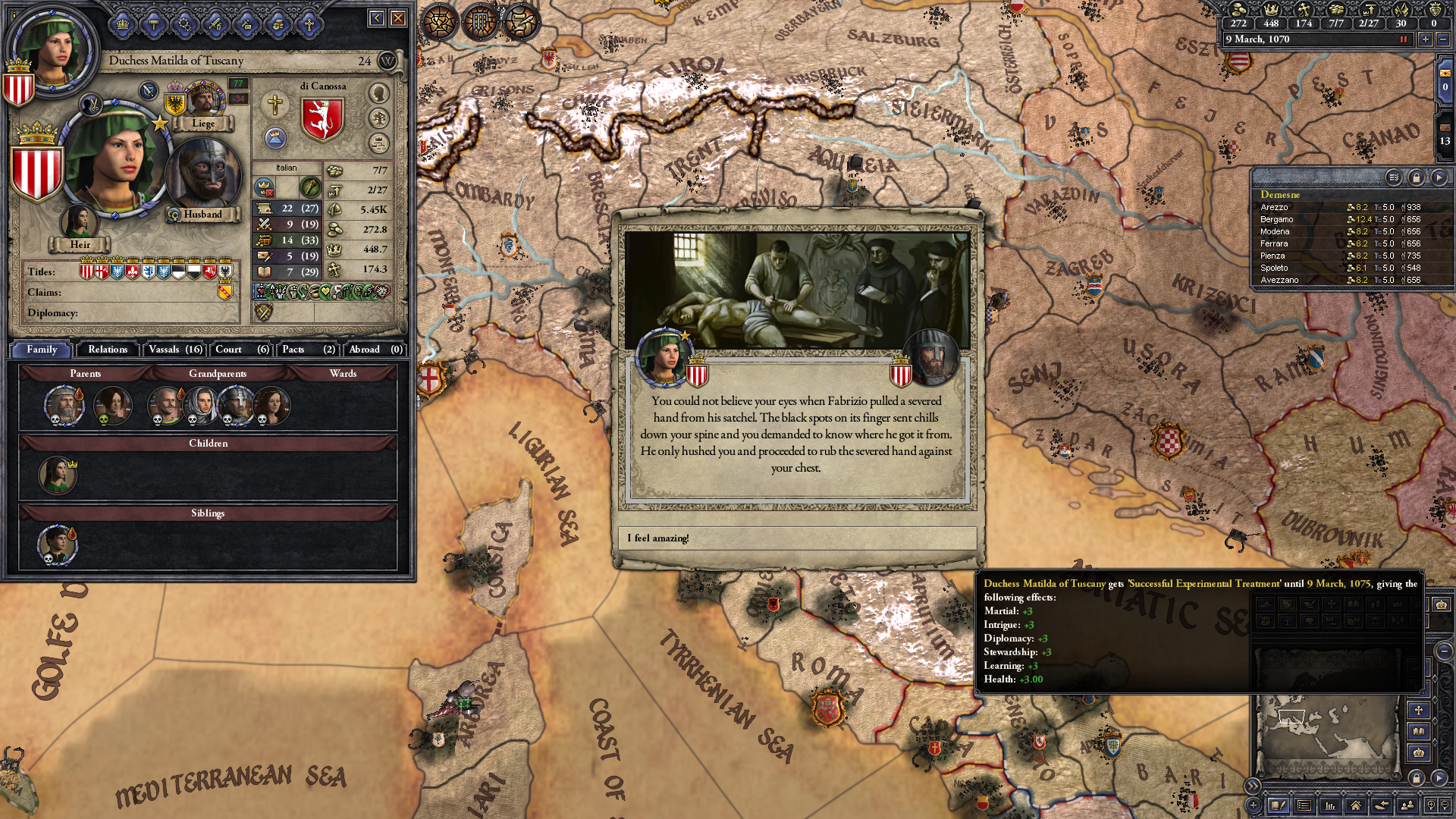Switch to the Vassals tab
This screenshot has height=819, width=1456.
(175, 350)
